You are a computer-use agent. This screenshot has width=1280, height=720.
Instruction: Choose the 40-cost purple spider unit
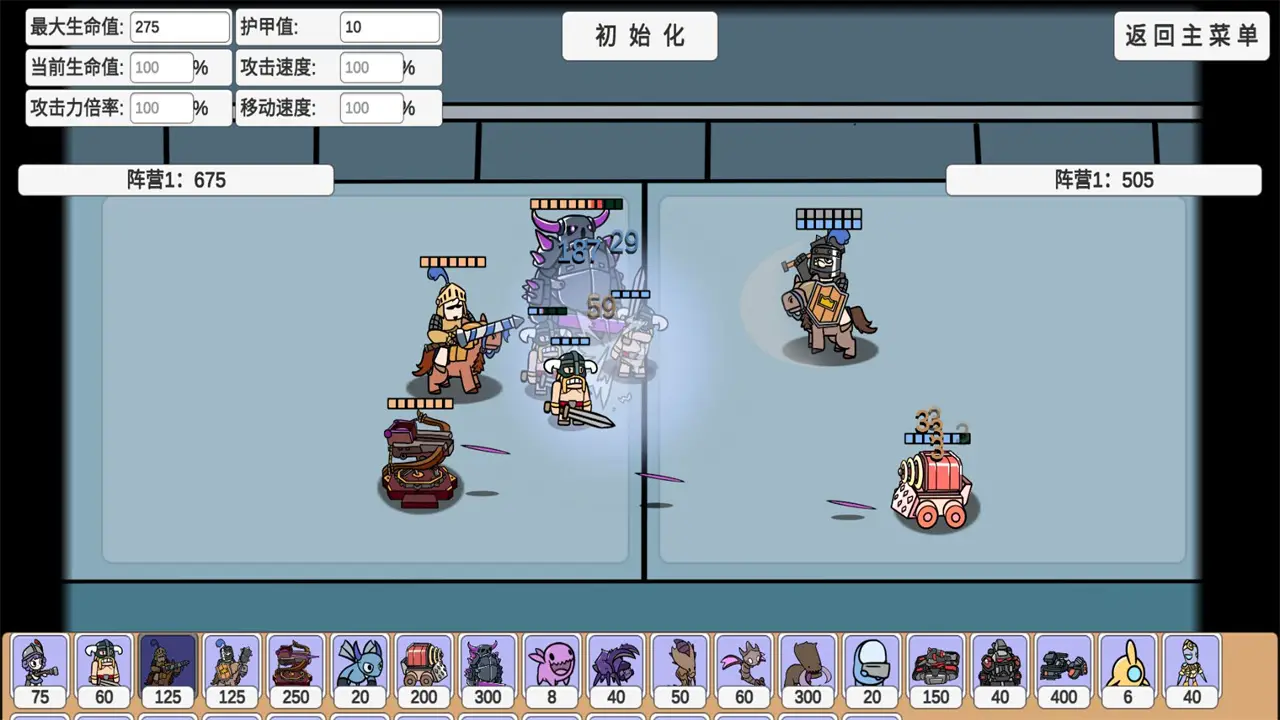click(x=615, y=670)
